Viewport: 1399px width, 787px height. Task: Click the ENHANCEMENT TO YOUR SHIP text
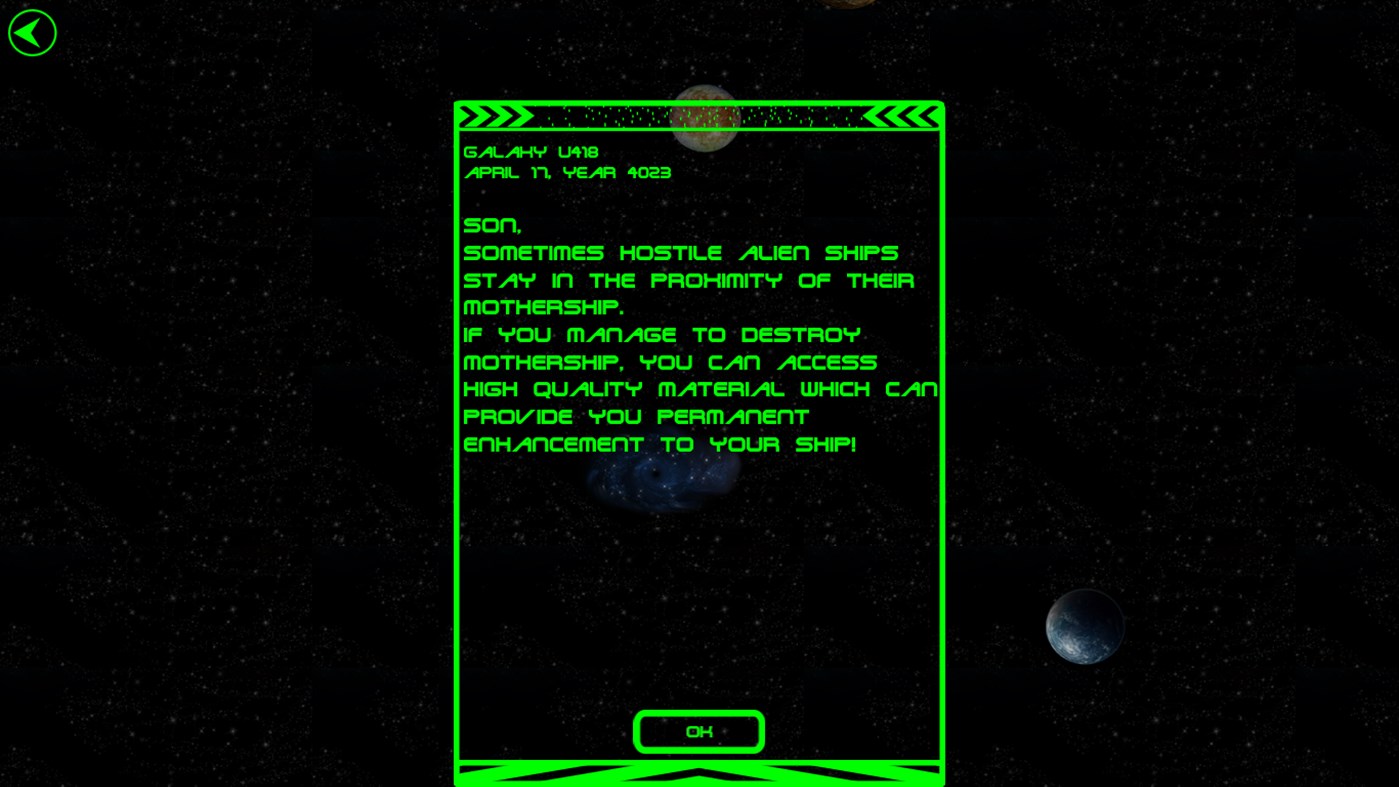[658, 443]
